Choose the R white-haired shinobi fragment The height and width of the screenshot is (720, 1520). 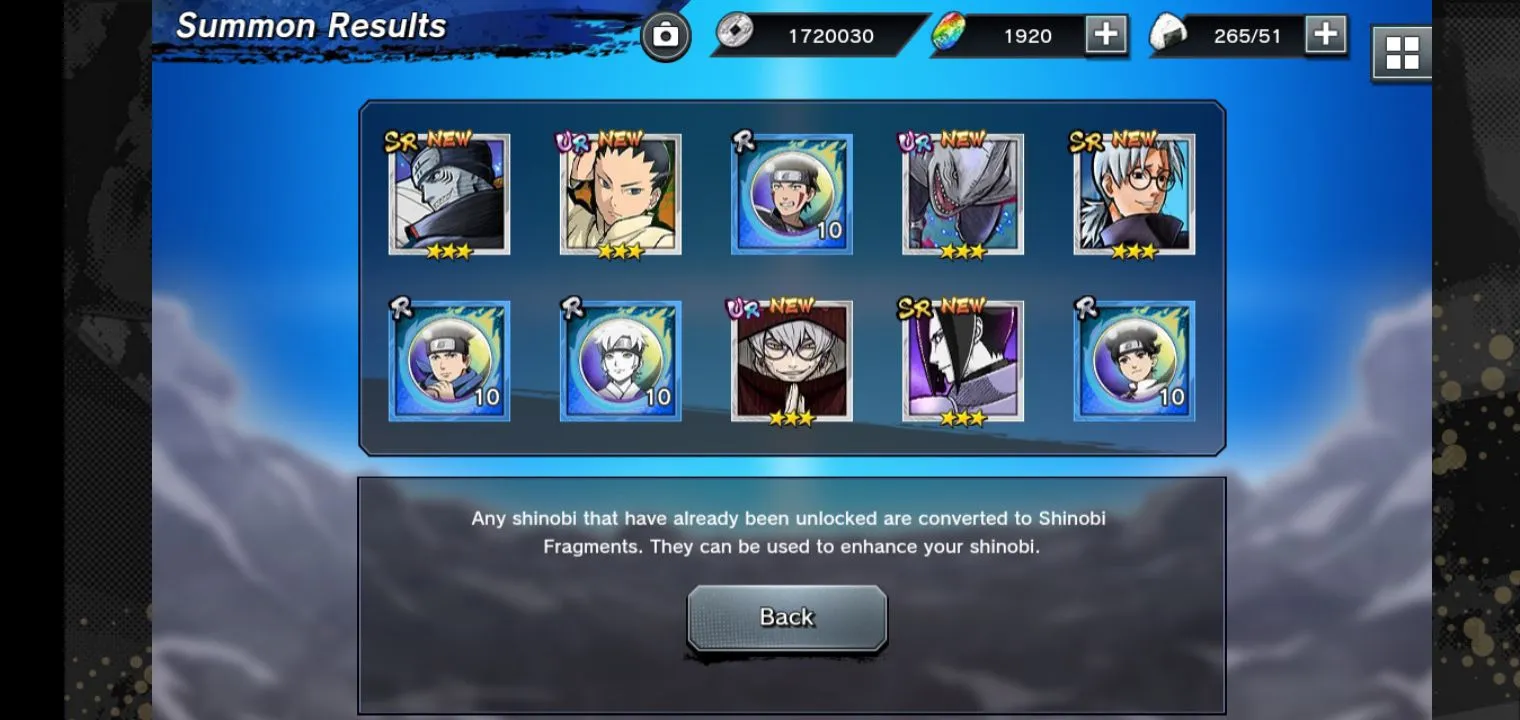click(620, 361)
